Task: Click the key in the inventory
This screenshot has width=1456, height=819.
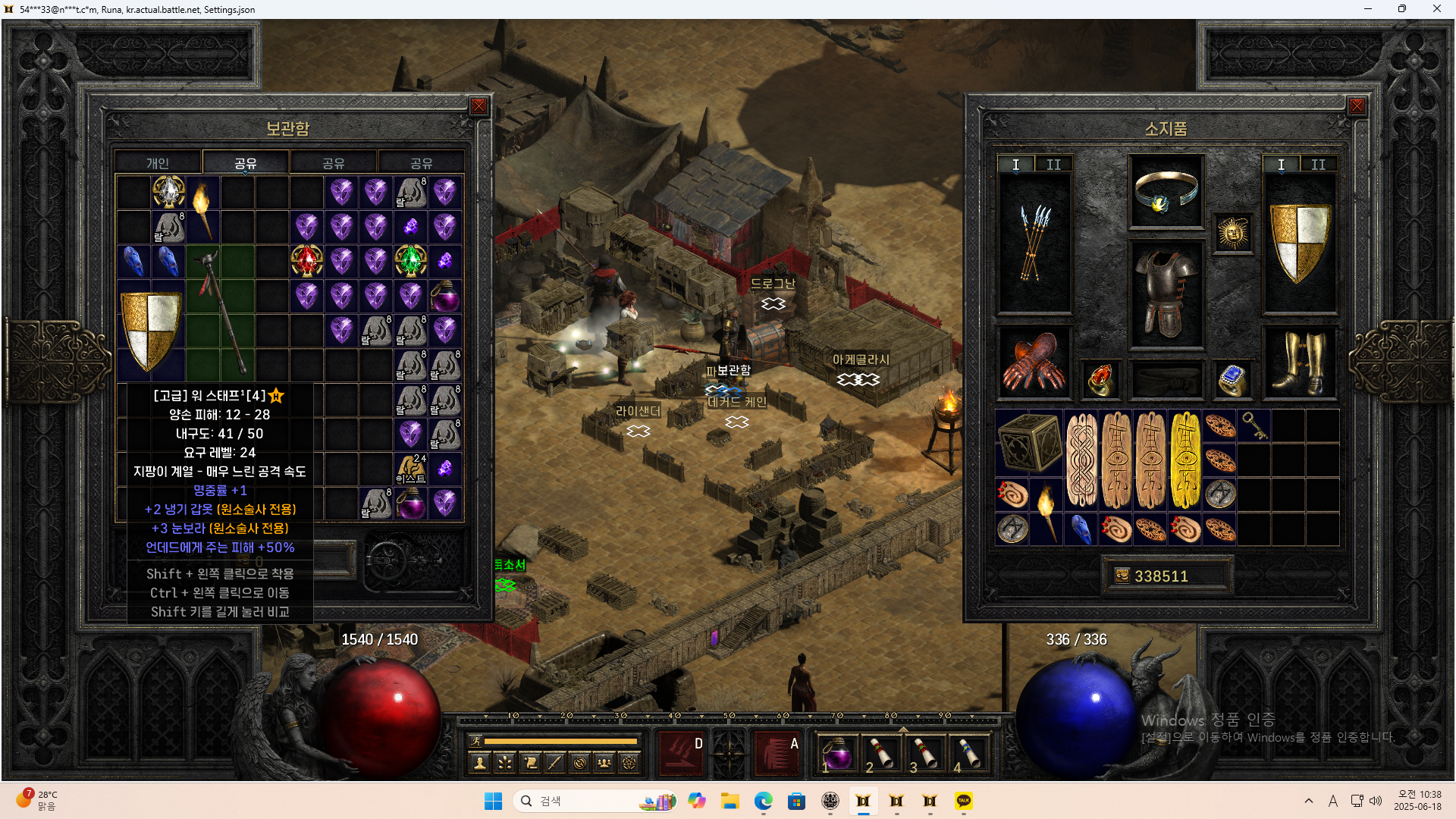Action: click(x=1254, y=425)
